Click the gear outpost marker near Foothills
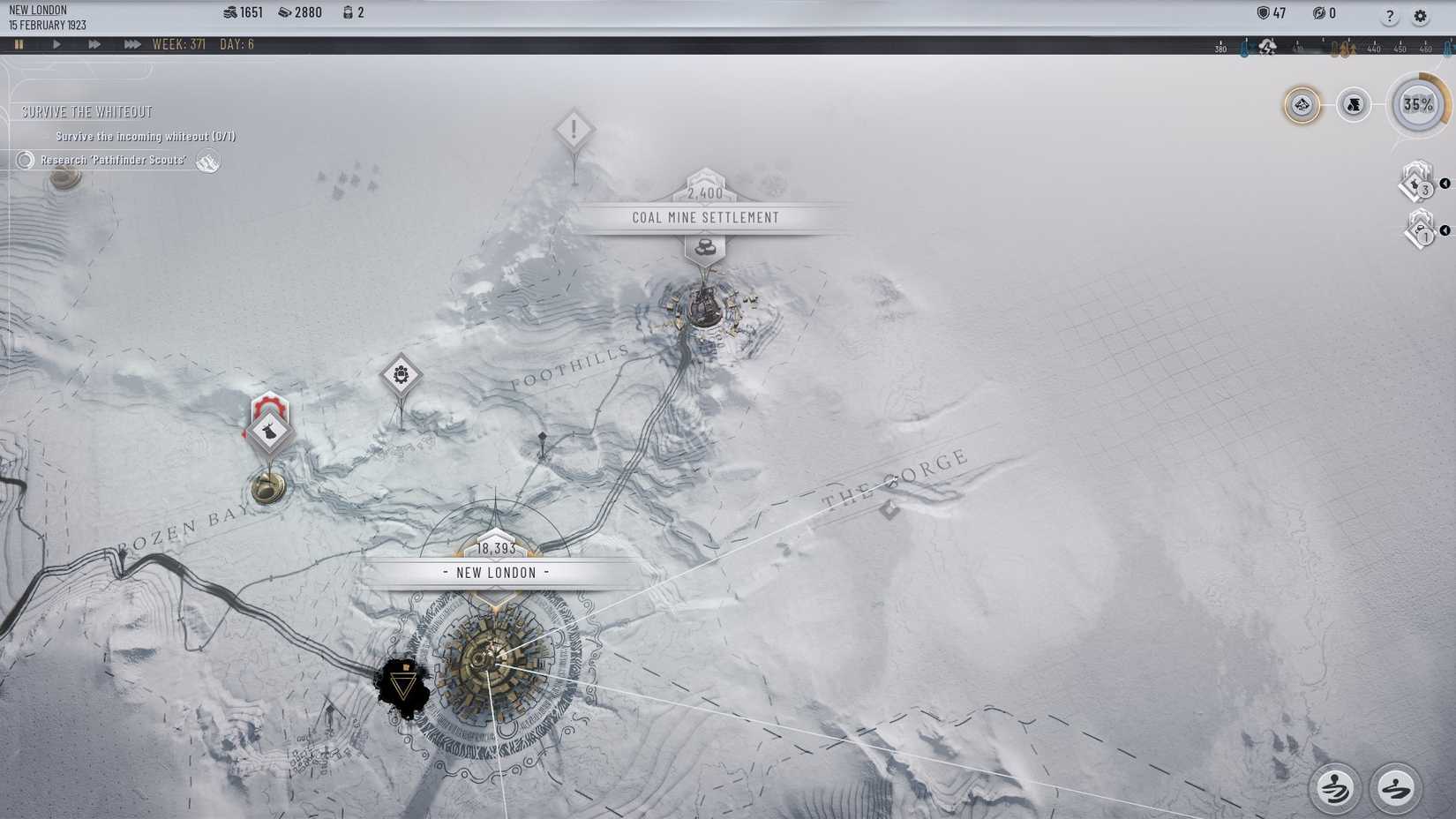Viewport: 1456px width, 819px height. point(402,374)
